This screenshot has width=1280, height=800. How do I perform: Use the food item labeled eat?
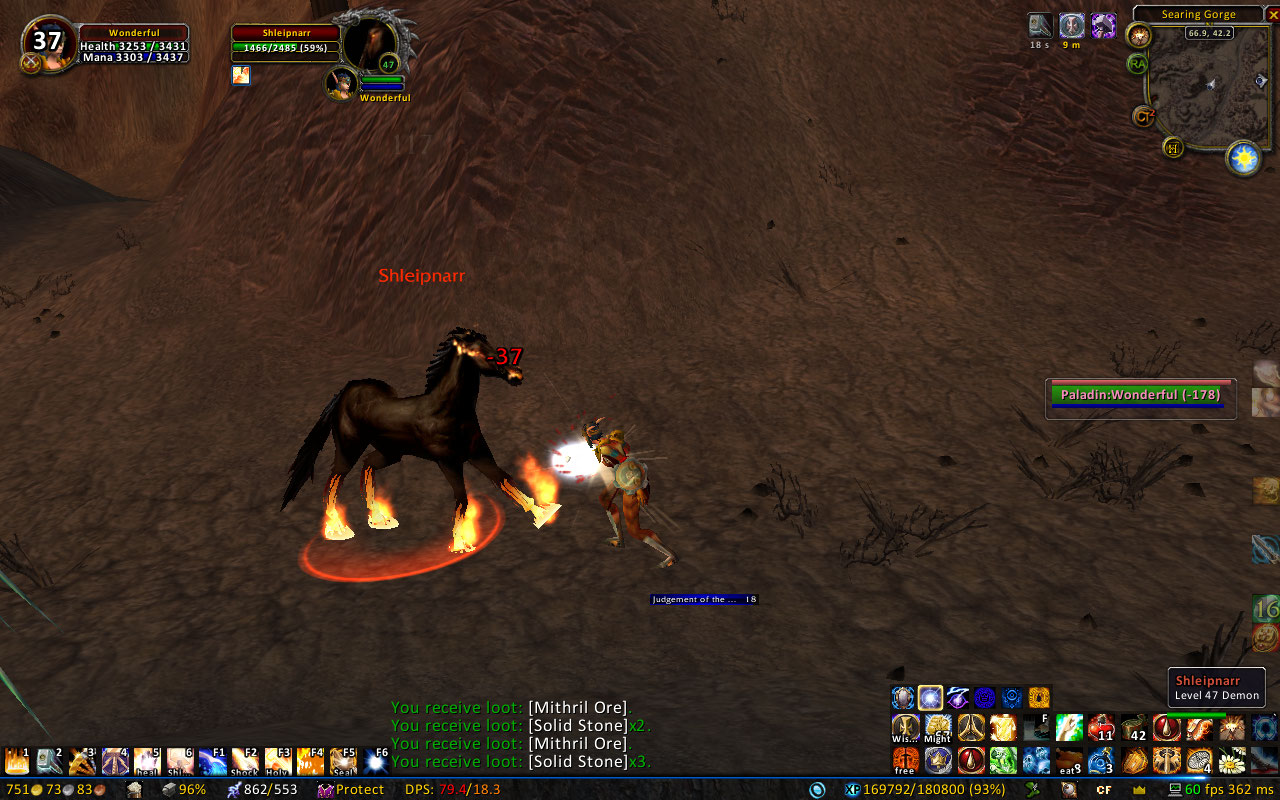1069,761
